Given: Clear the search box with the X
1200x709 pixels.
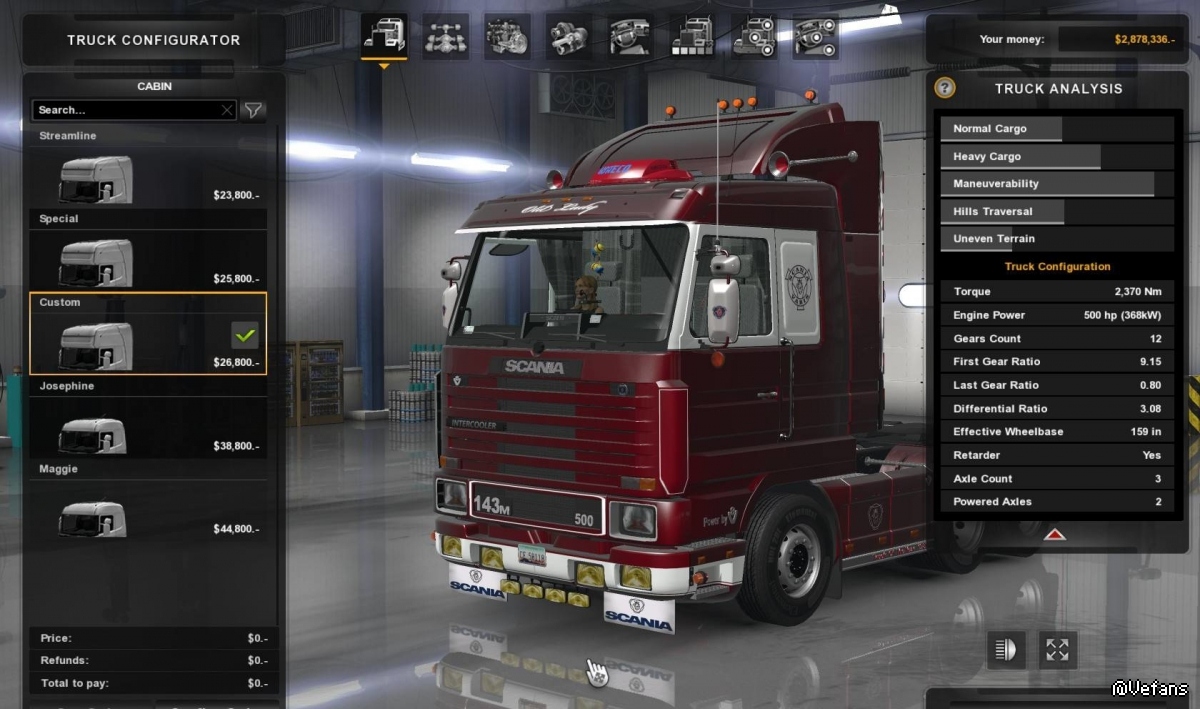Looking at the screenshot, I should [x=227, y=110].
